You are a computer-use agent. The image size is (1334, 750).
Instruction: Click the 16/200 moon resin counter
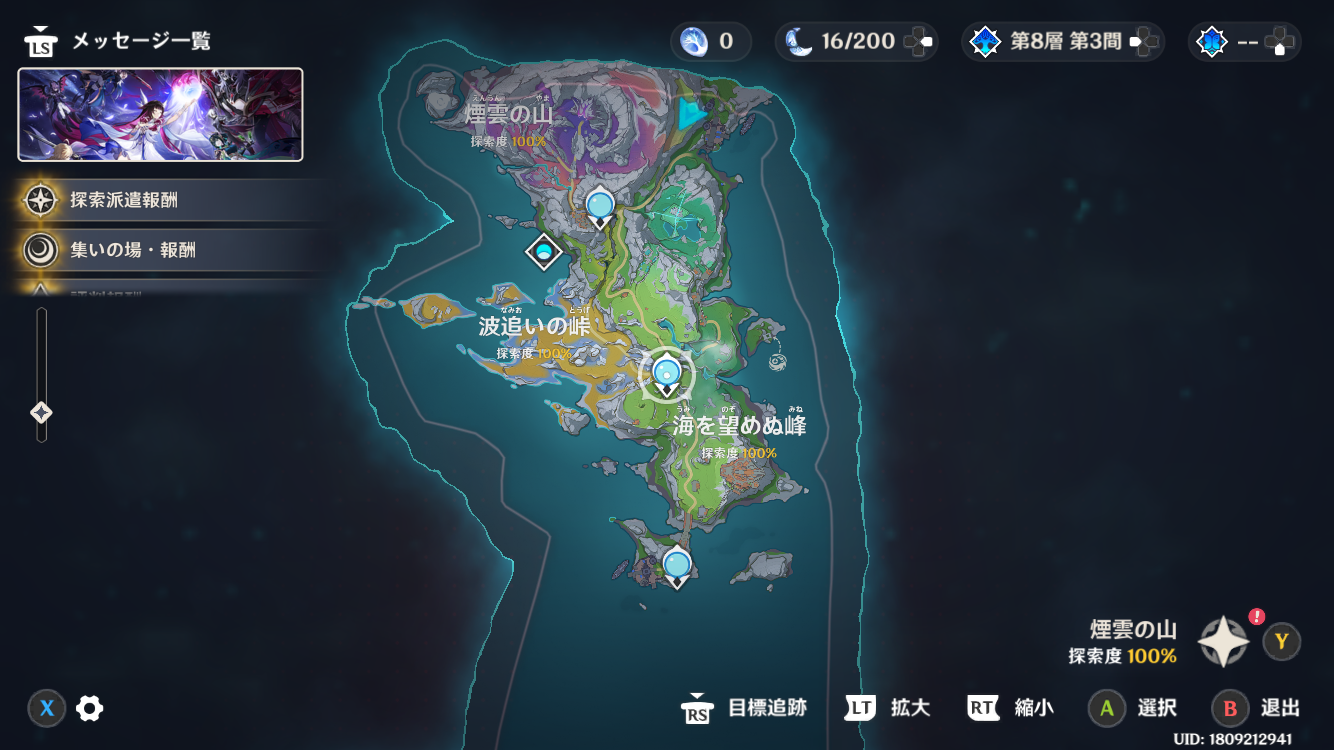(x=856, y=42)
